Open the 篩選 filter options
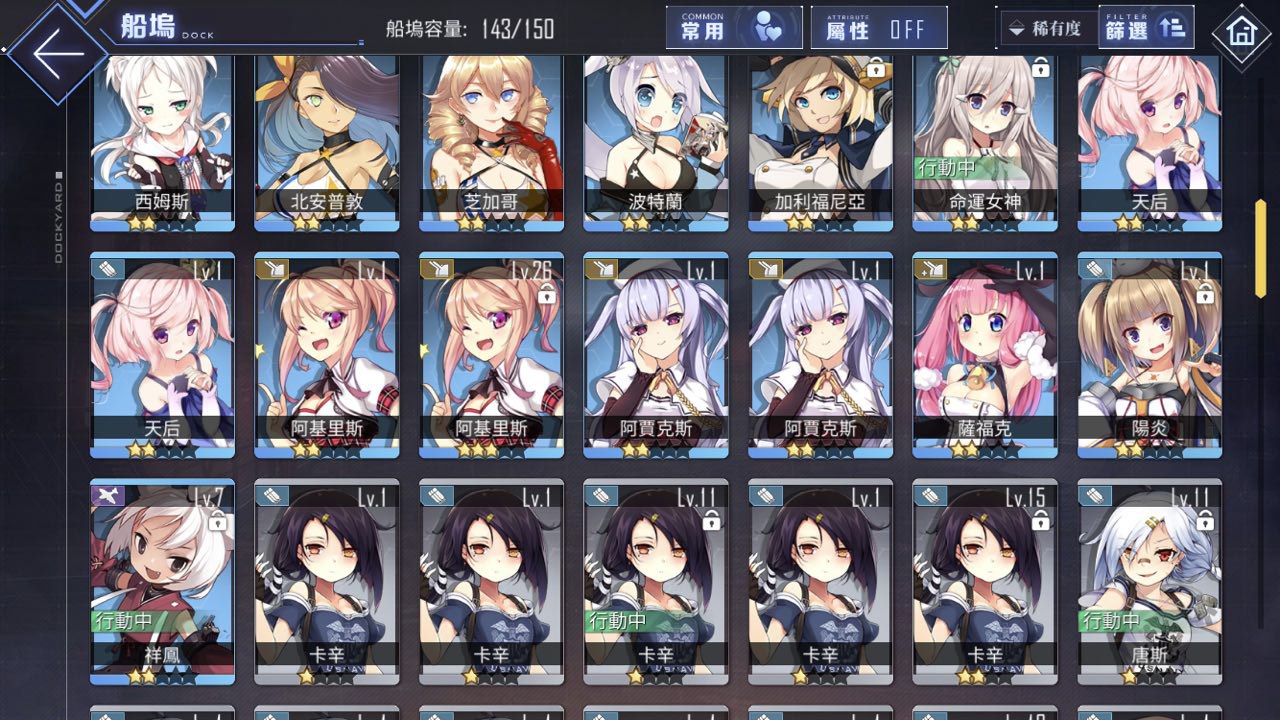The height and width of the screenshot is (720, 1280). (x=1145, y=28)
